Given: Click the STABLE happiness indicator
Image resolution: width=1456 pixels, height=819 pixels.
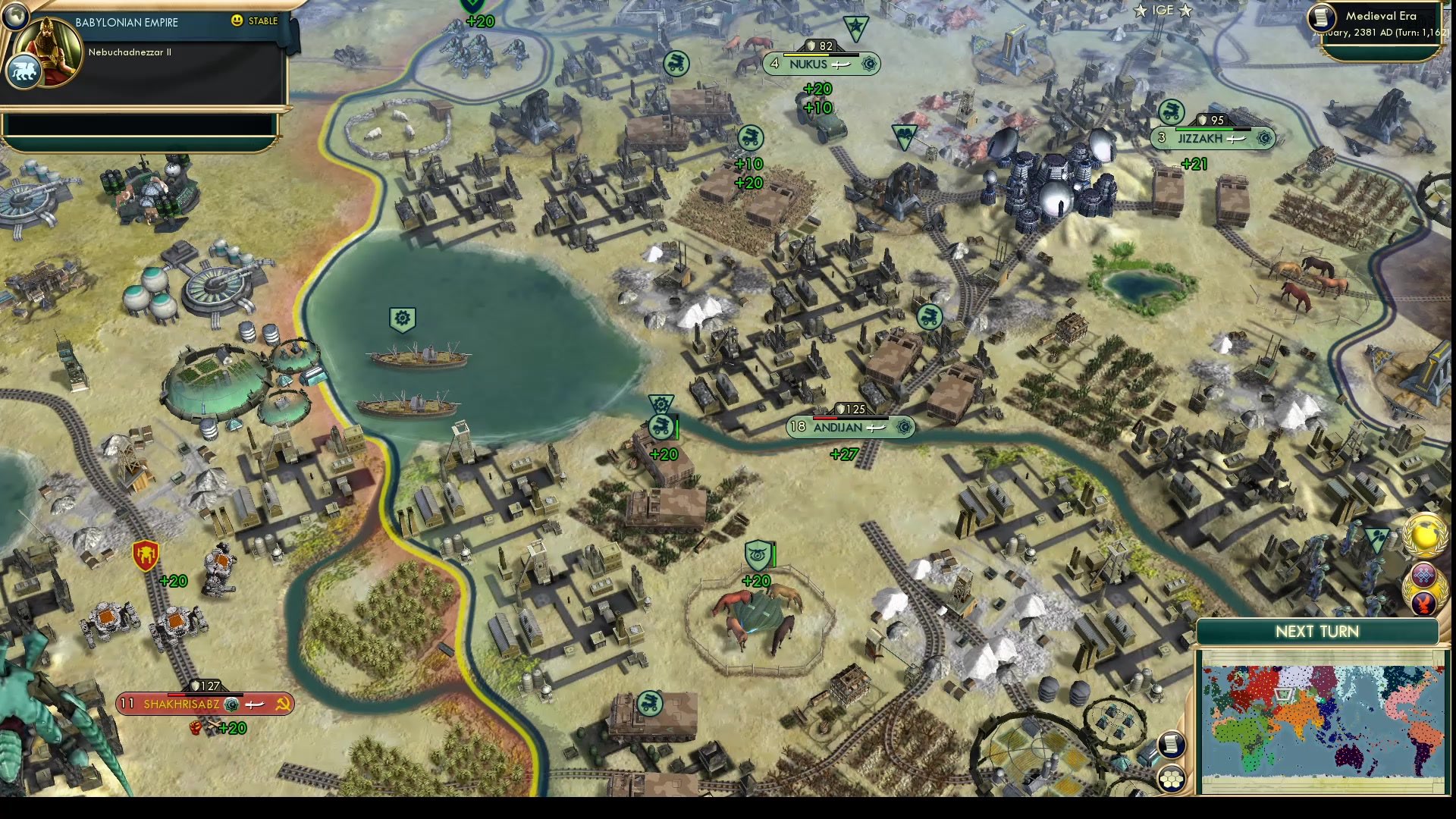Looking at the screenshot, I should pos(256,22).
